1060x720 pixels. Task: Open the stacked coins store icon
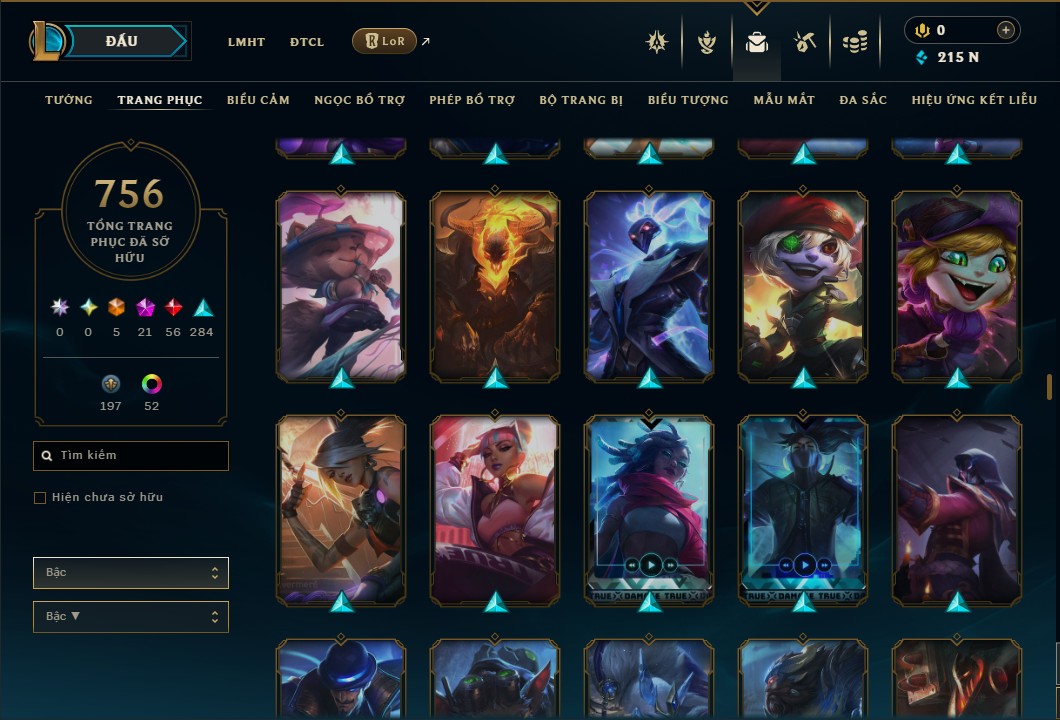(x=854, y=42)
